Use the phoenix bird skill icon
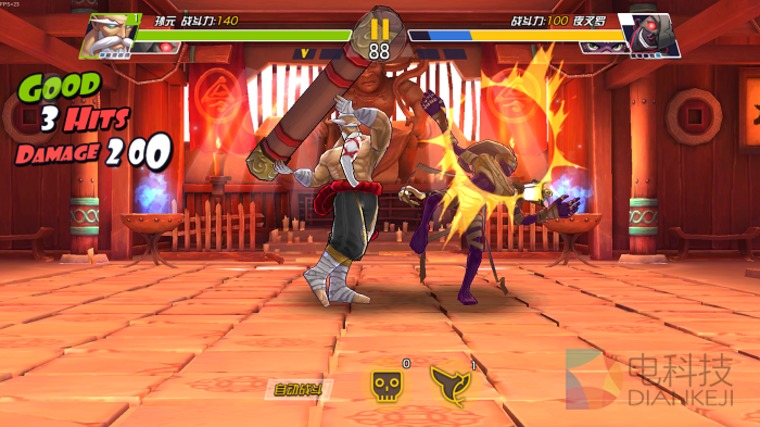 click(452, 383)
